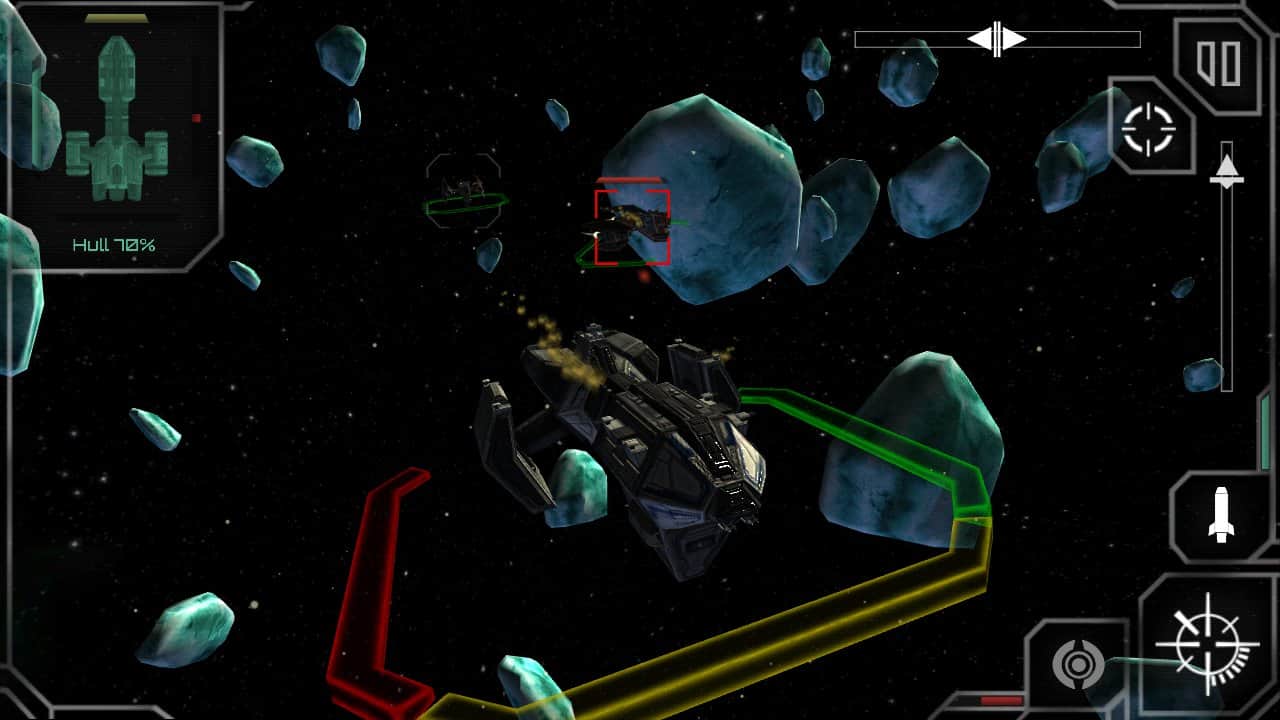
Task: Select the red-bracketed enemy ship target
Action: coord(632,227)
